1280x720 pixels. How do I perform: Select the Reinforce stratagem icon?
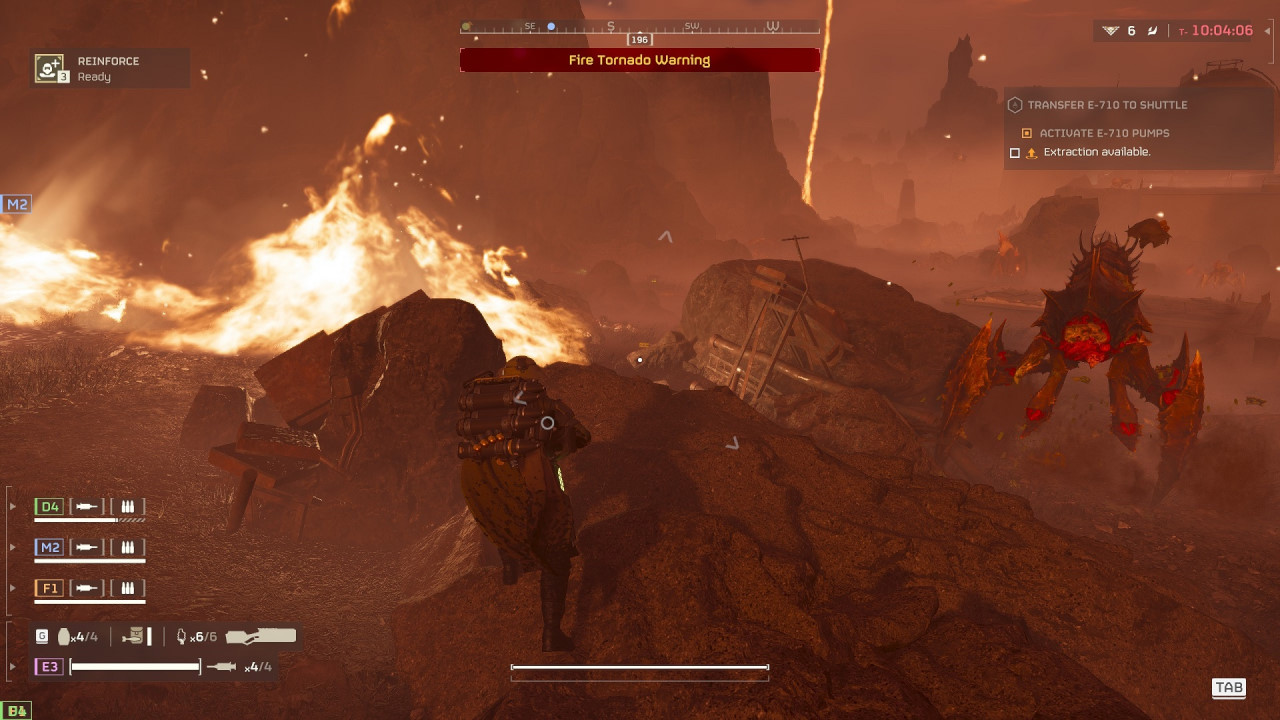pos(49,68)
